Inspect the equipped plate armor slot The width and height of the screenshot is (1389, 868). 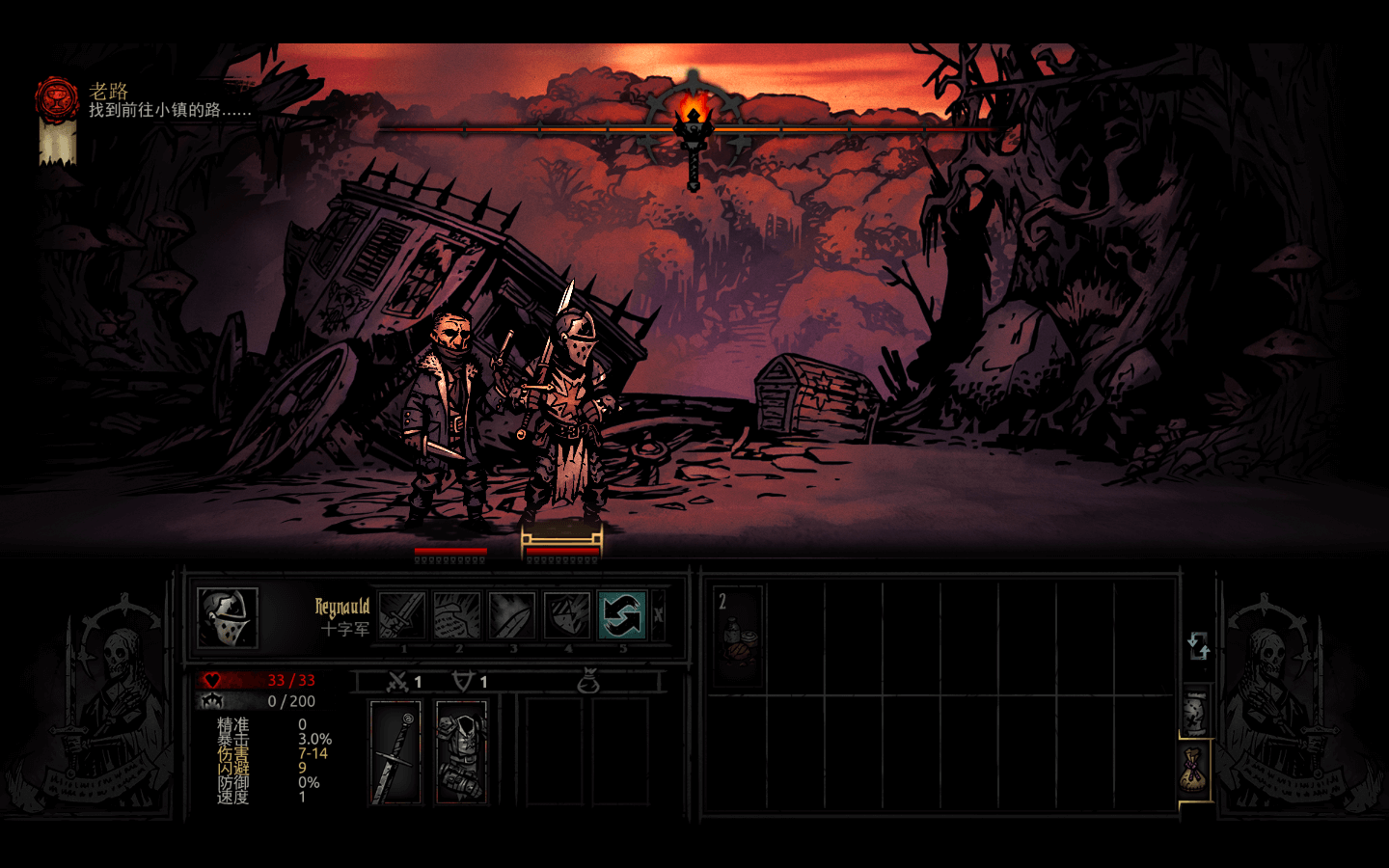(x=462, y=752)
